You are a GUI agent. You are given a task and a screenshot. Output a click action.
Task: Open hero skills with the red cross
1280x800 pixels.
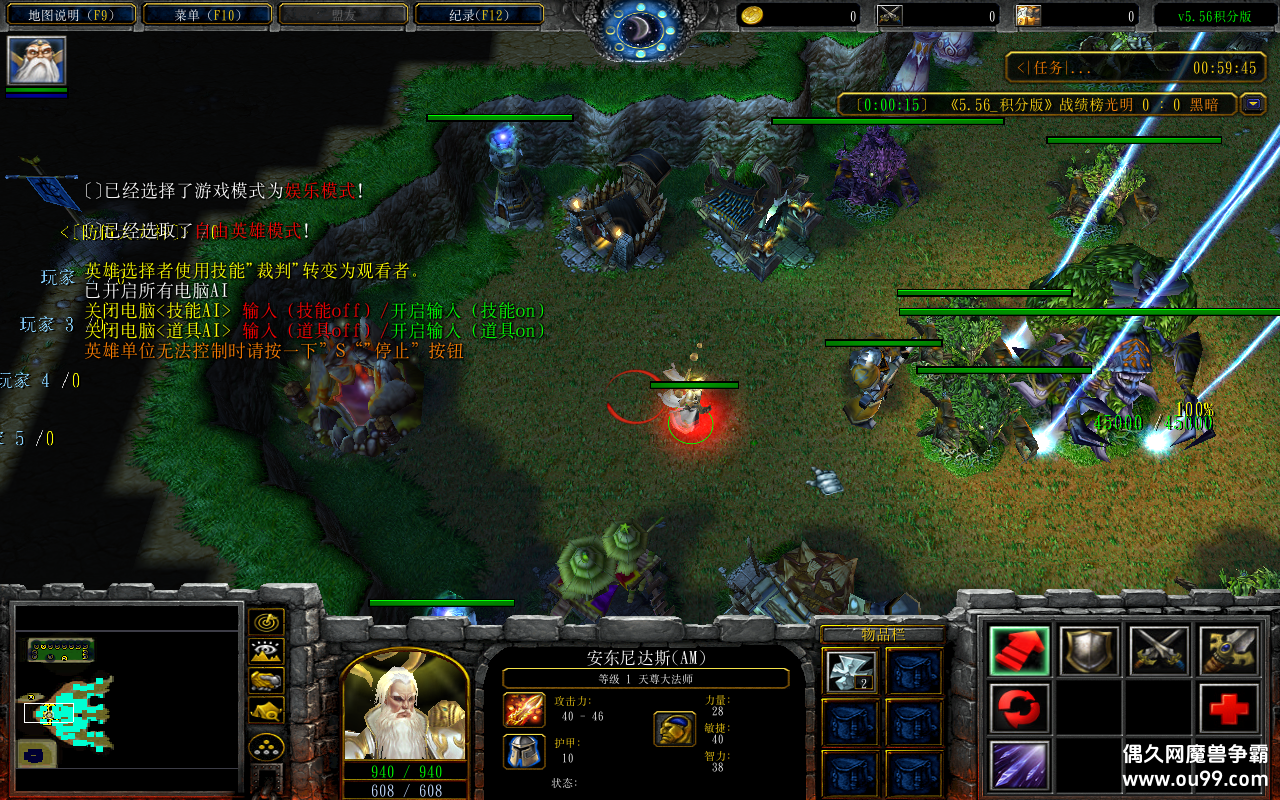coord(1229,708)
